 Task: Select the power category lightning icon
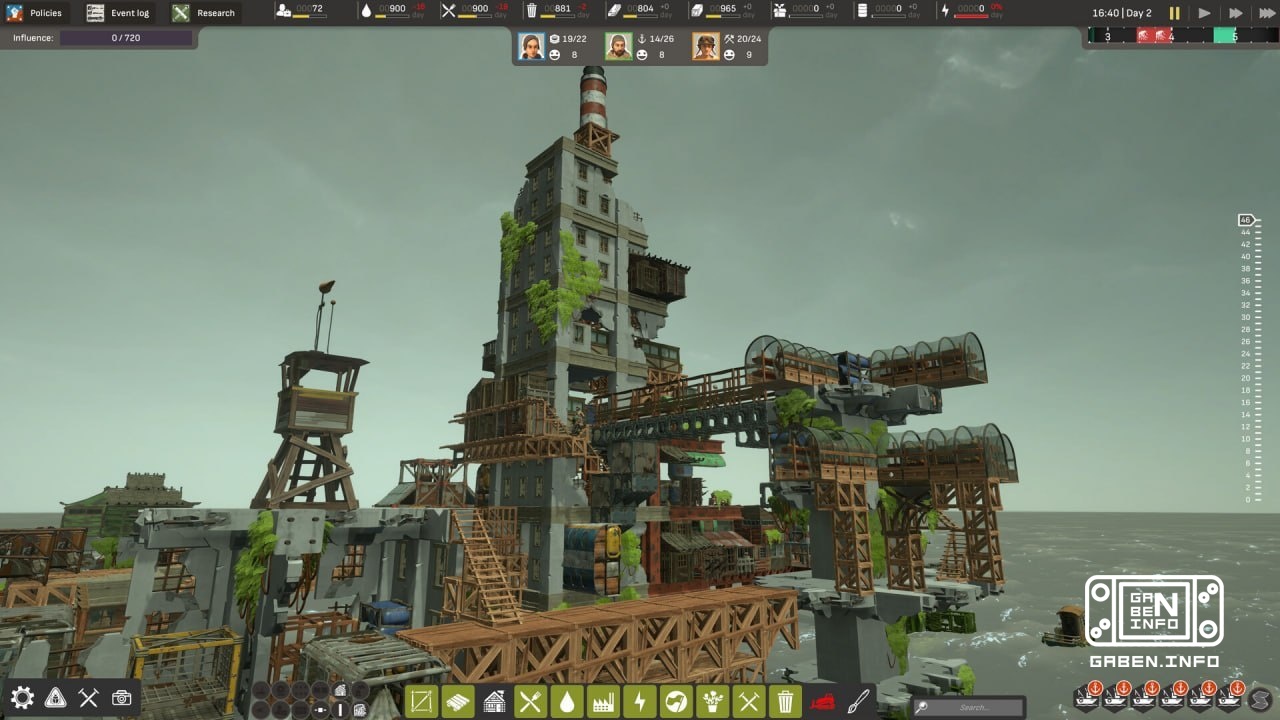(640, 701)
